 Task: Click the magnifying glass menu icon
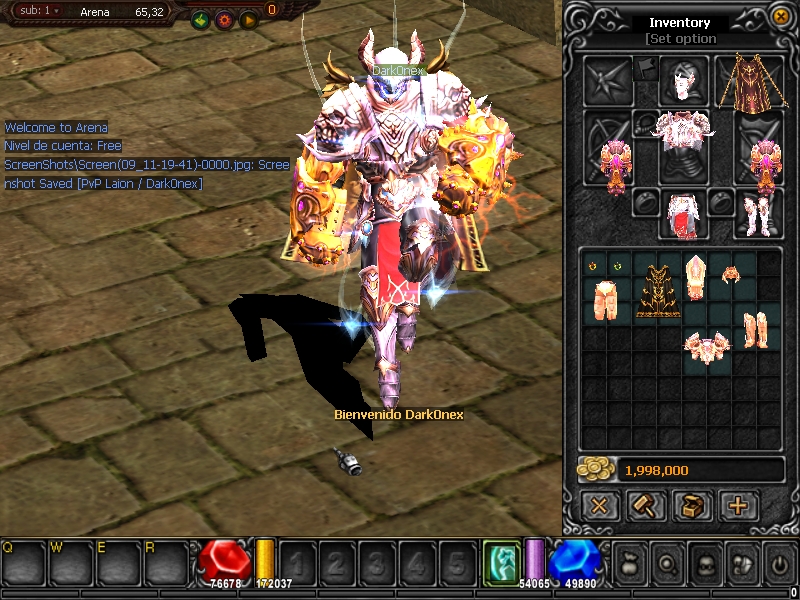click(x=666, y=562)
